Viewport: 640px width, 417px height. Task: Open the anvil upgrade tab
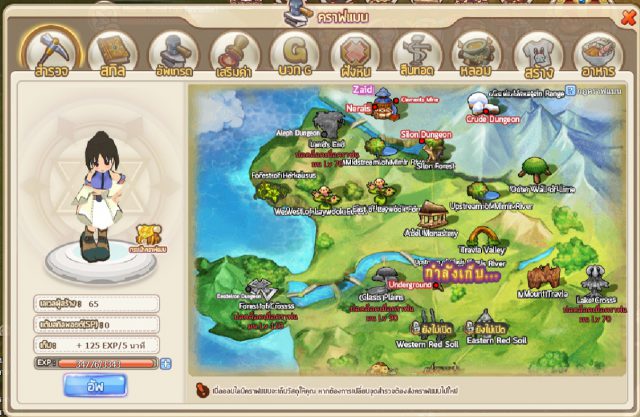[x=173, y=53]
